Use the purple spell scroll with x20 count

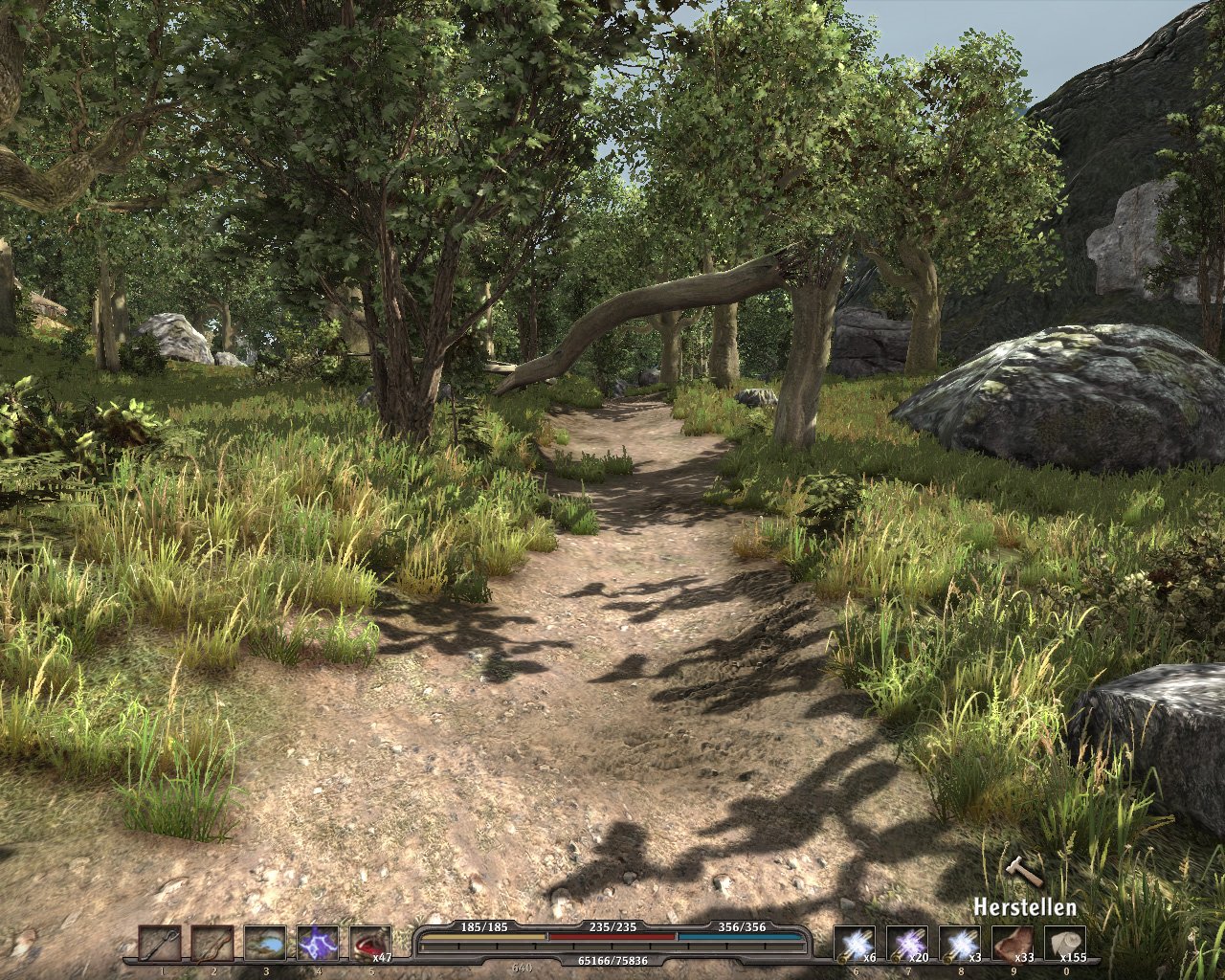point(906,944)
